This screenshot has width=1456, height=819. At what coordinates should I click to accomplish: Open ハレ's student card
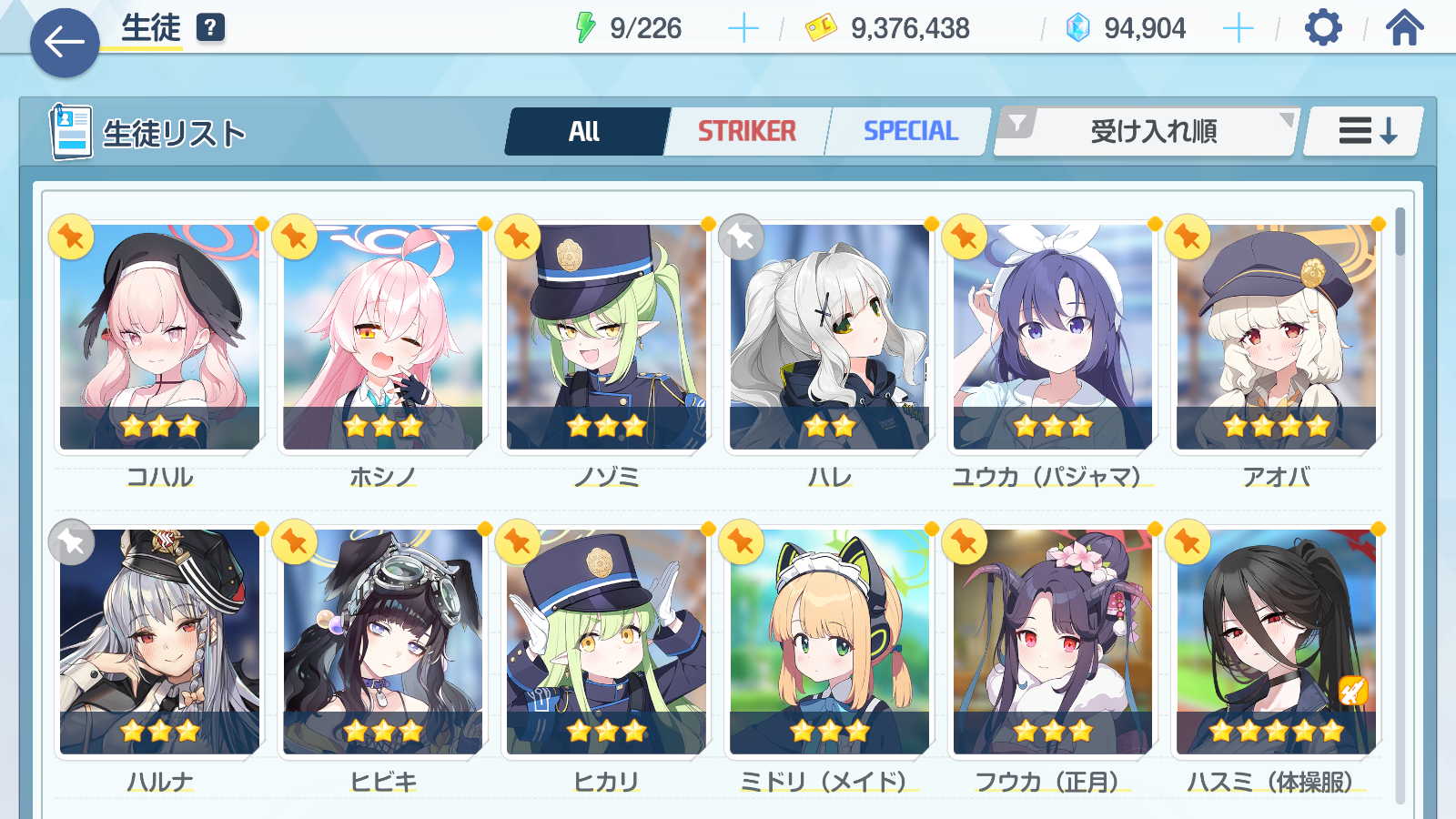tap(829, 337)
